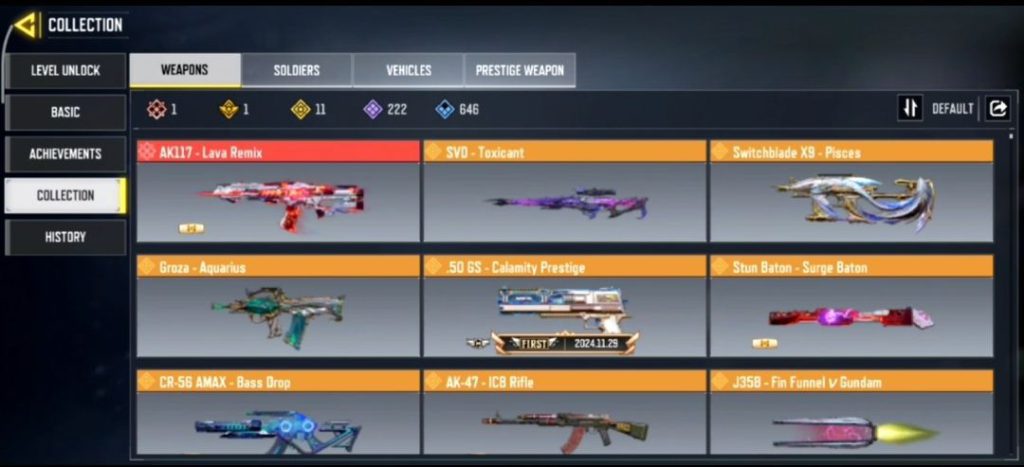The image size is (1024, 467).
Task: Filter by red mythic rarity count
Action: (x=162, y=109)
